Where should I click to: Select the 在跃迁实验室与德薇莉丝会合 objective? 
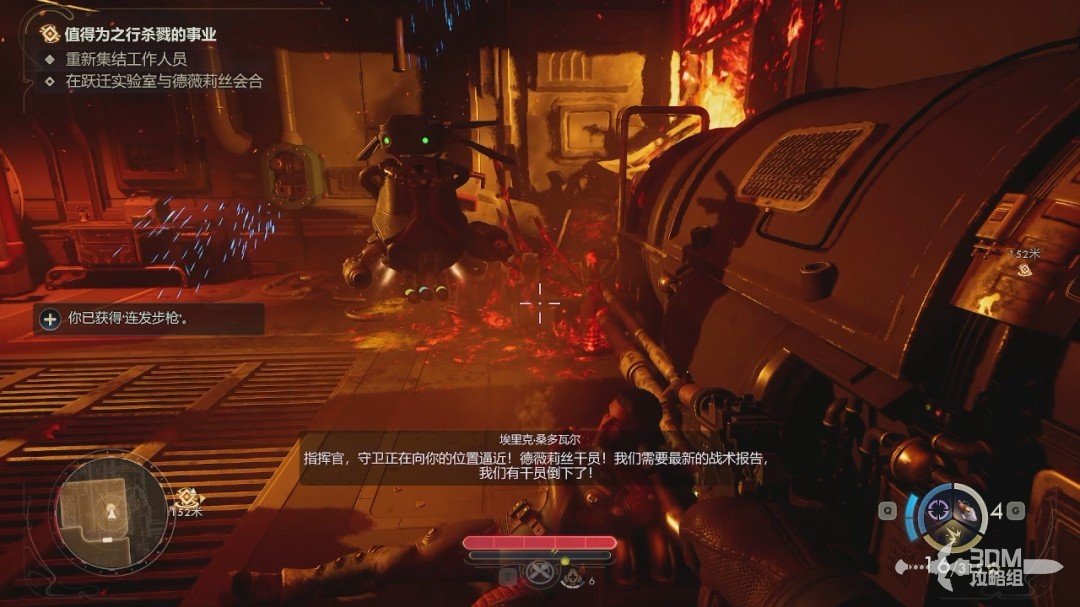click(x=164, y=82)
